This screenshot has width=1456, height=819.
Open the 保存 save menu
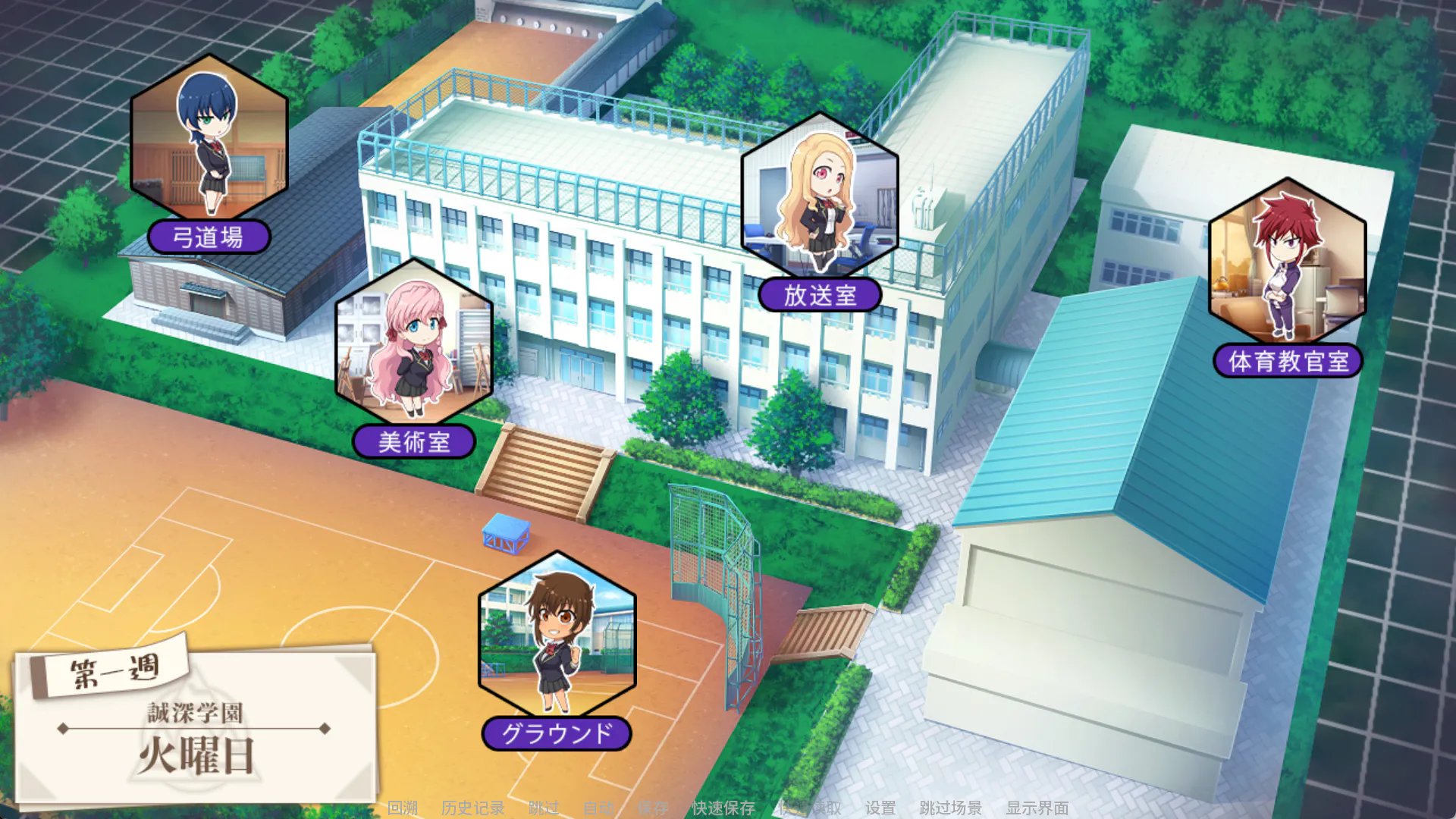(653, 808)
